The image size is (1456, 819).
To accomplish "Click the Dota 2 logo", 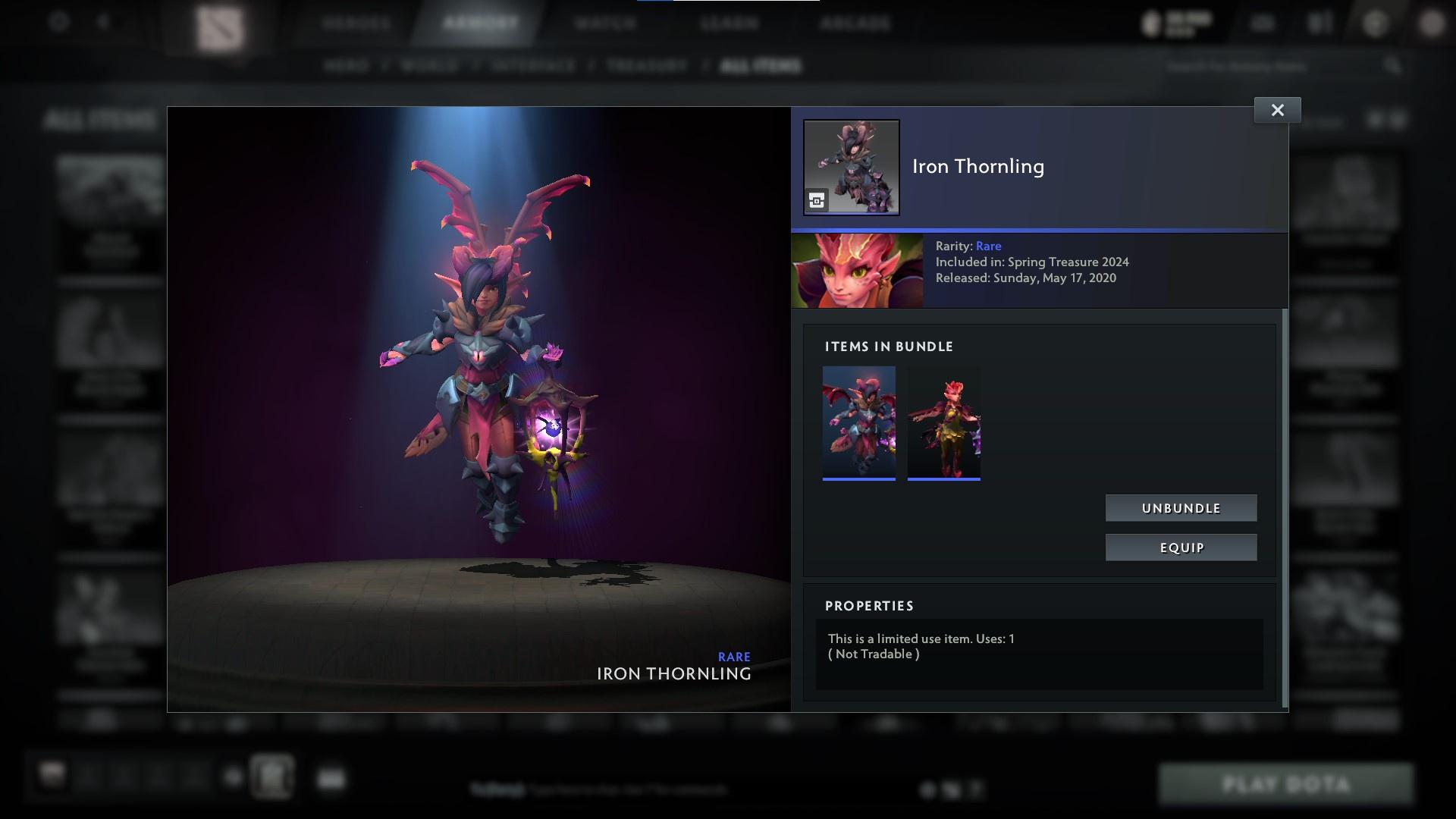I will click(x=220, y=24).
